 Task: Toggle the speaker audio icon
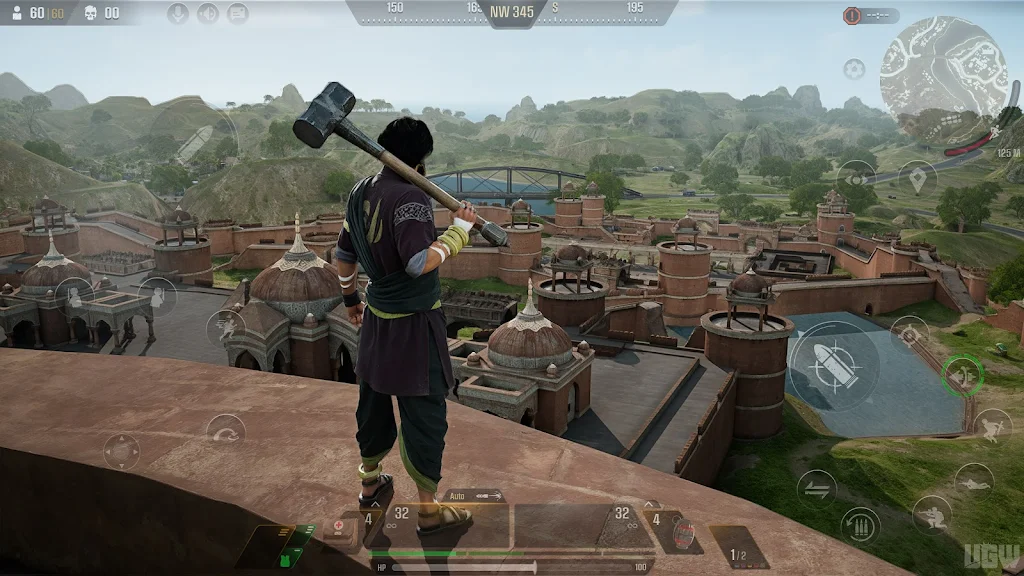pyautogui.click(x=208, y=13)
